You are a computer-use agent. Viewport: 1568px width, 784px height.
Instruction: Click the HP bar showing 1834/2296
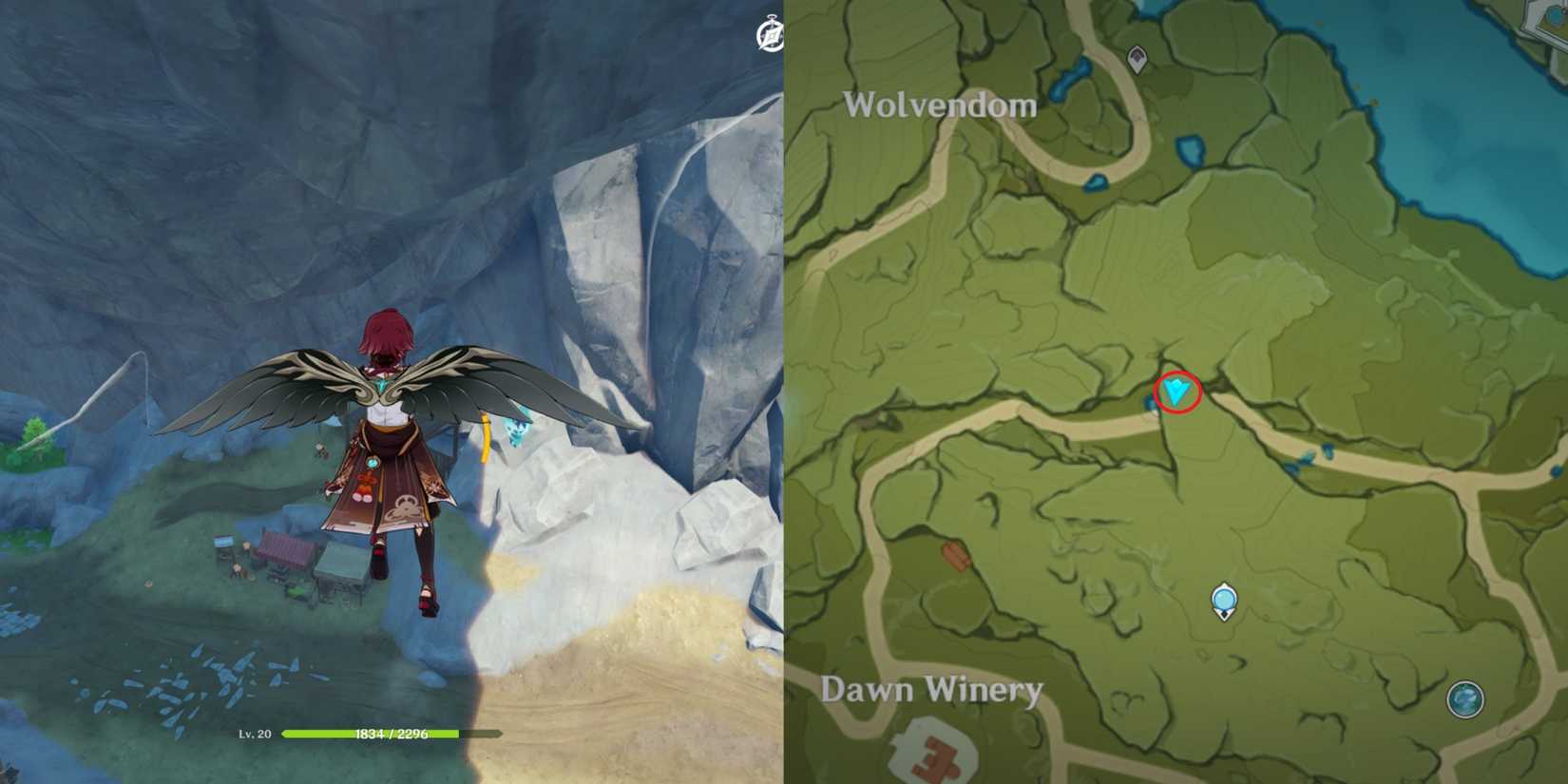pos(394,734)
